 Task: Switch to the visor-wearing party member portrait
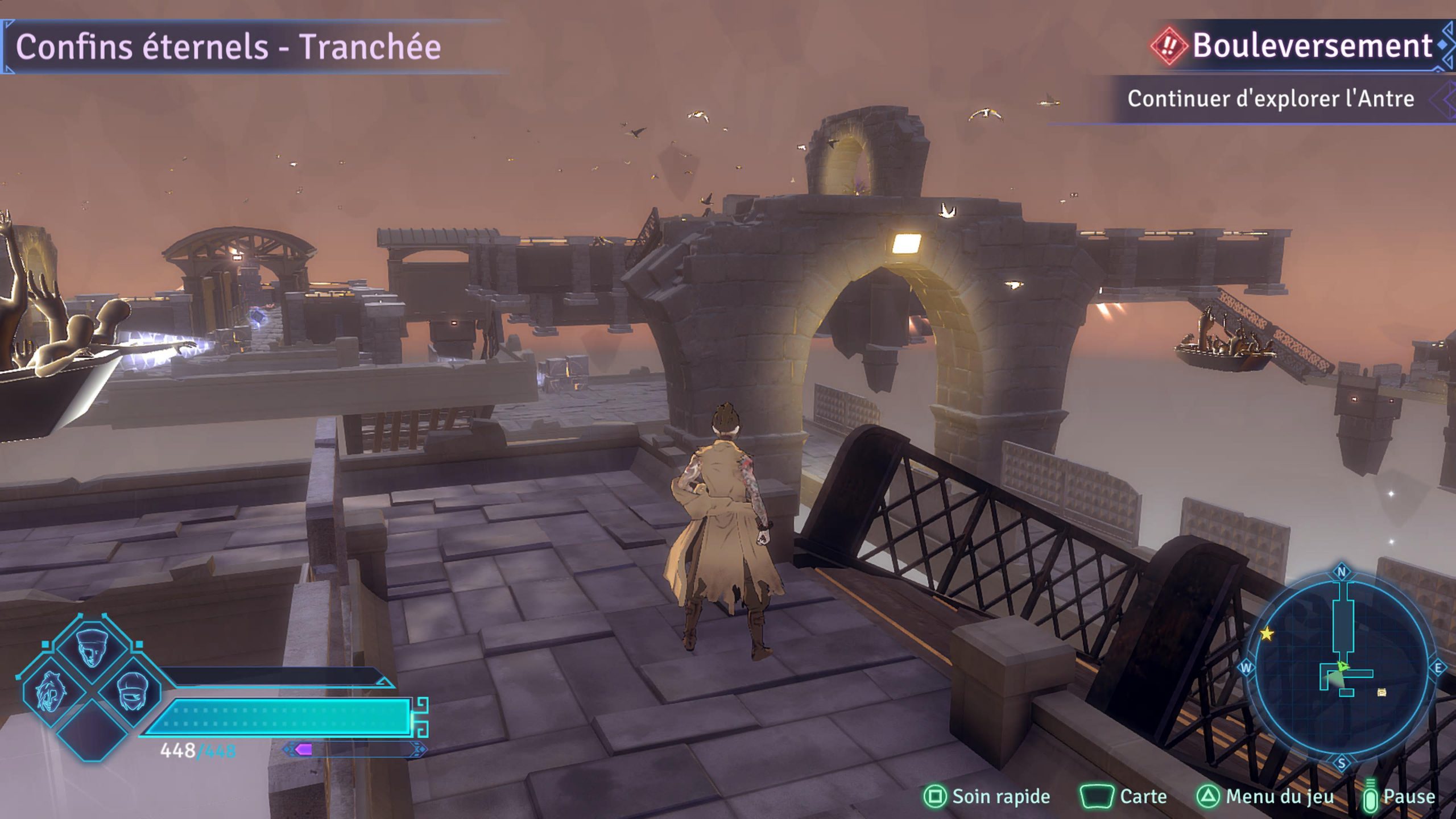click(132, 691)
